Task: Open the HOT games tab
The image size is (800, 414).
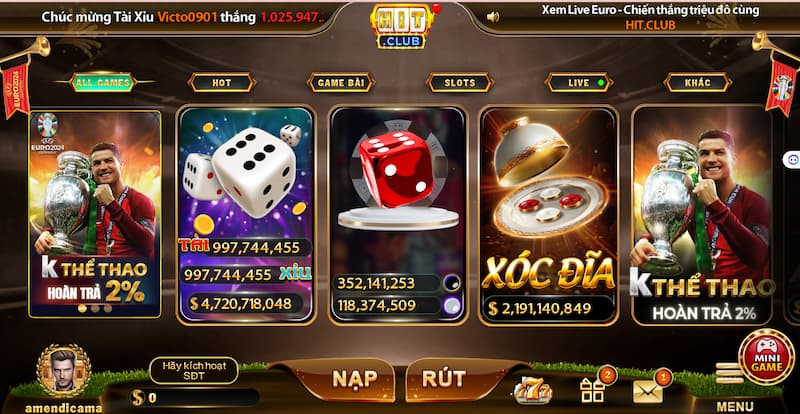Action: click(220, 83)
